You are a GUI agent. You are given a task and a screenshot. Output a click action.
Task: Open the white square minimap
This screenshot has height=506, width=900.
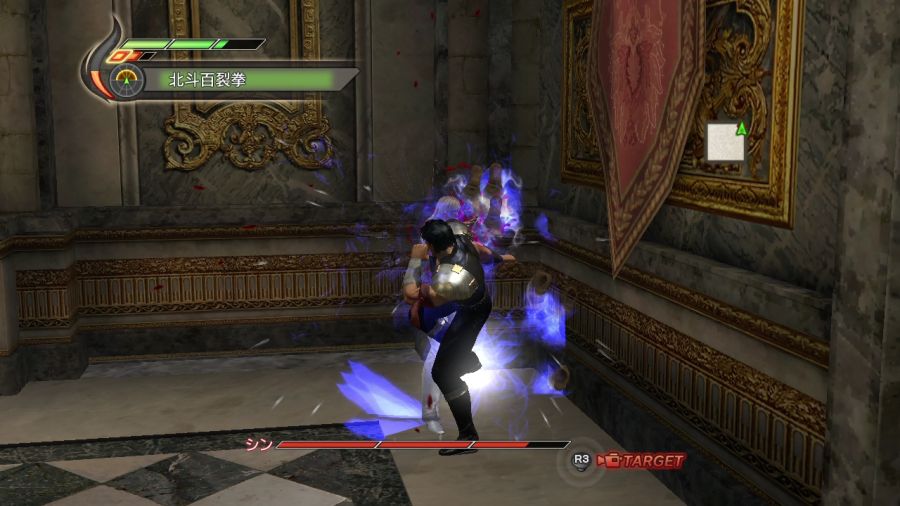(x=725, y=142)
